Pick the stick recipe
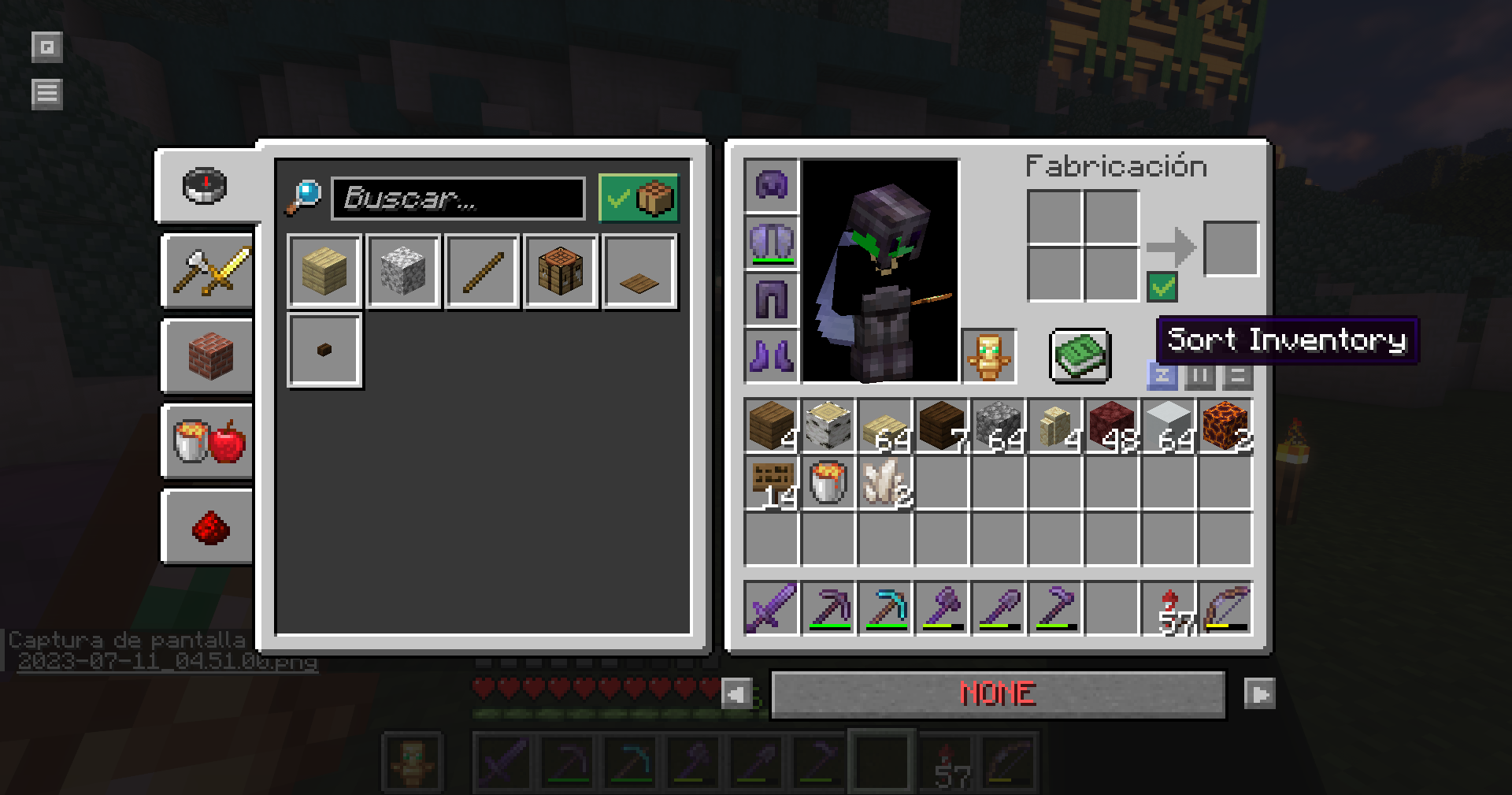 pos(482,271)
